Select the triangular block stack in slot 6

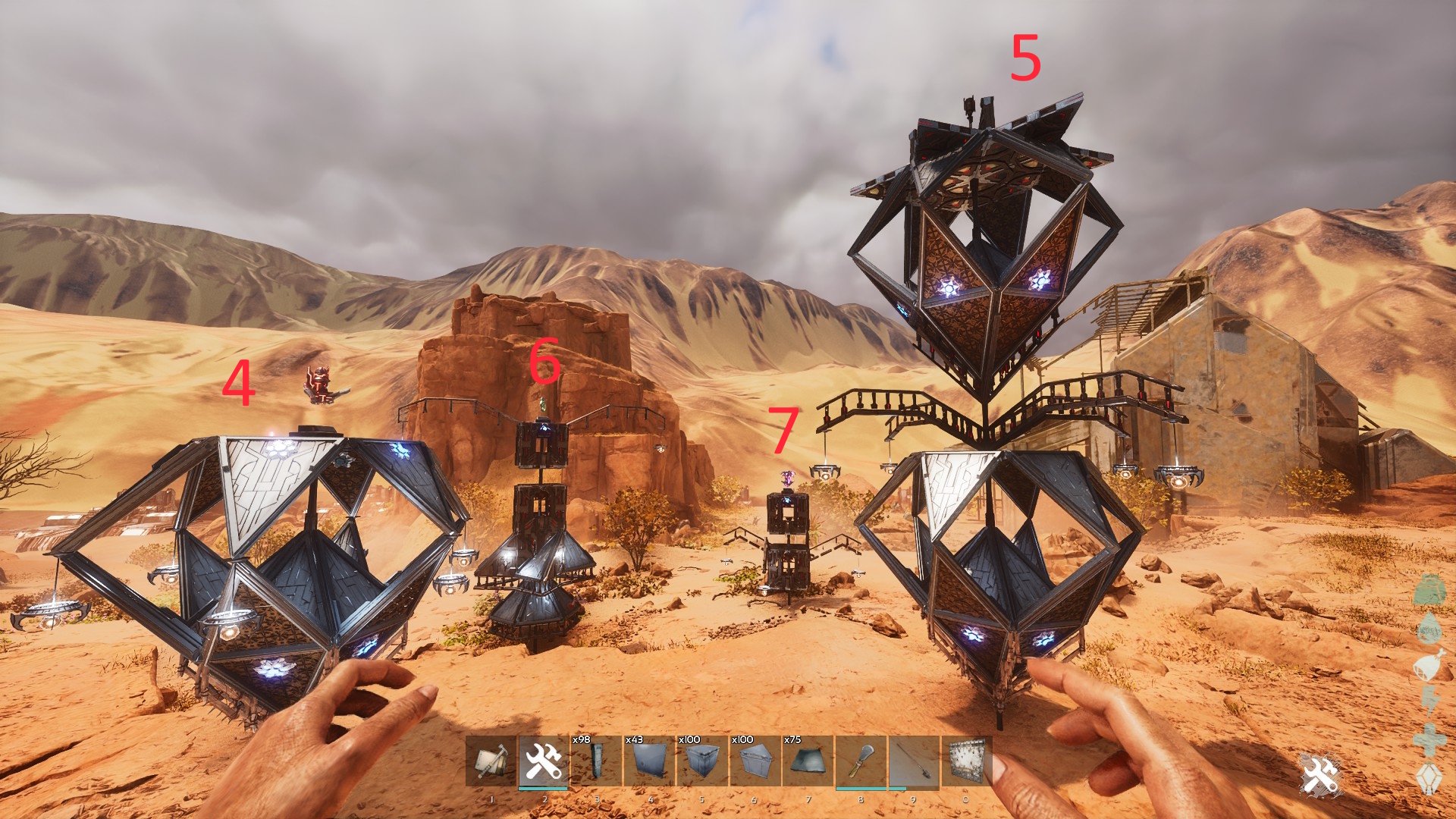pyautogui.click(x=755, y=762)
